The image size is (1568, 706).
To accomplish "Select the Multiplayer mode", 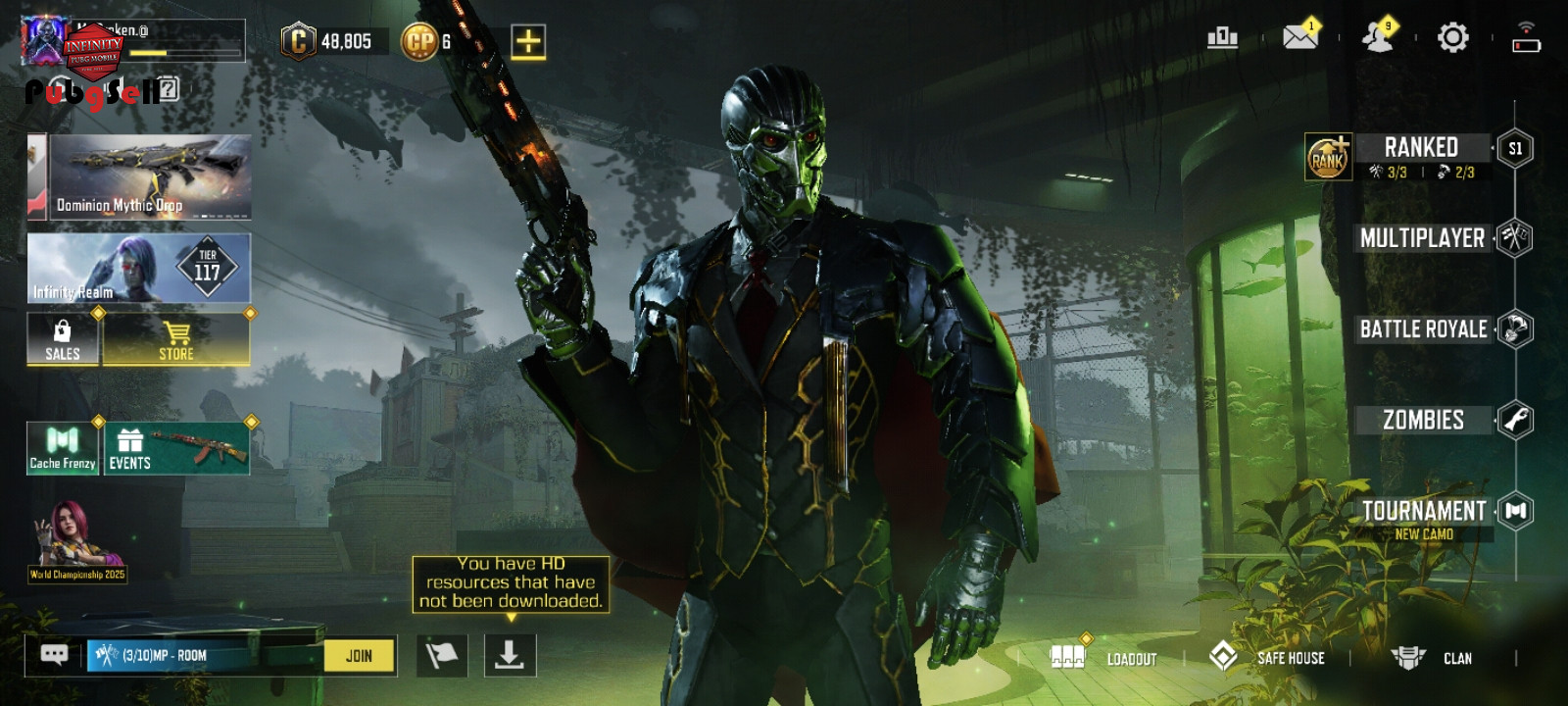I will click(x=1422, y=238).
